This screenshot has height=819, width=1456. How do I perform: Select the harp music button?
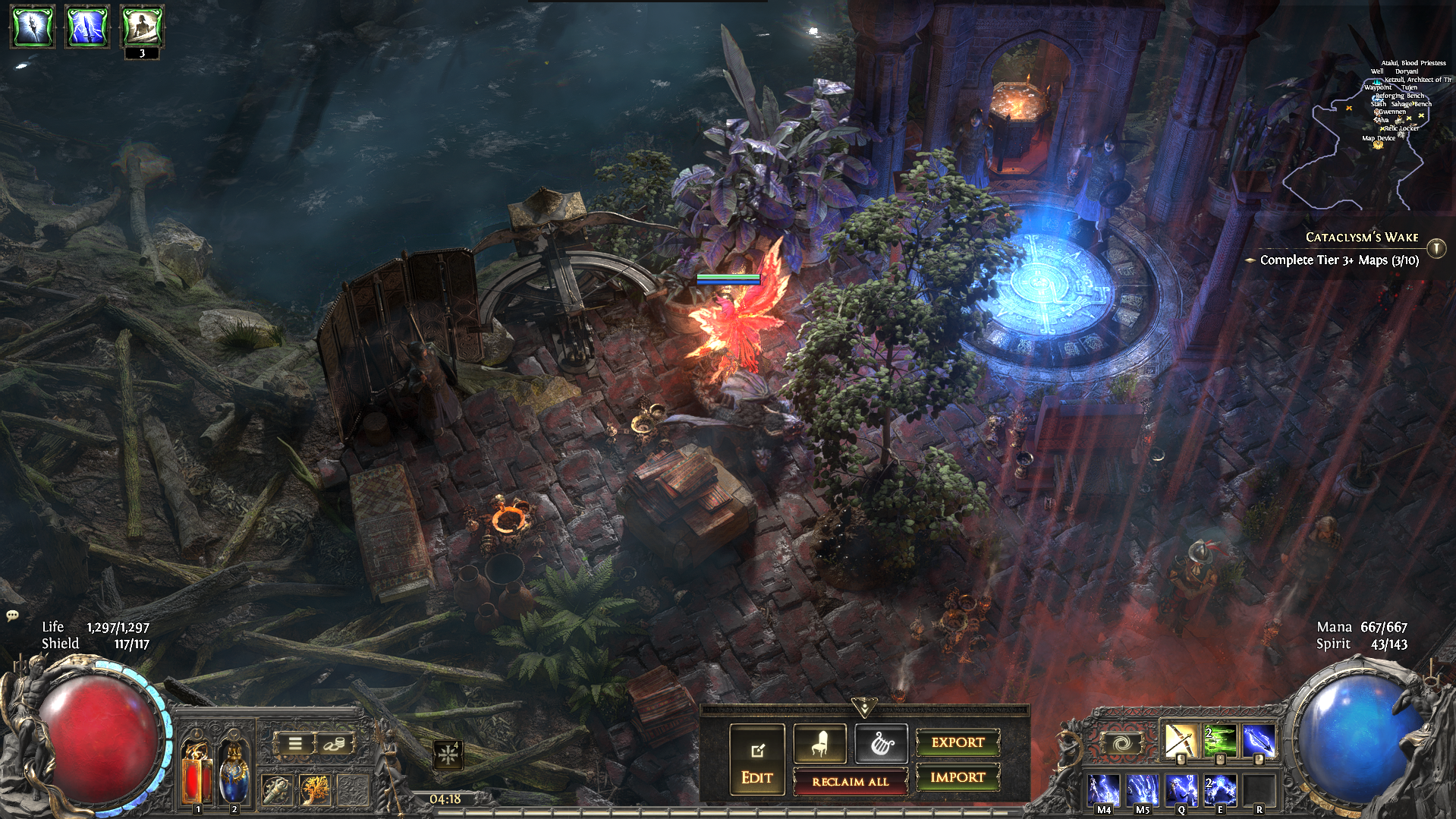click(880, 743)
